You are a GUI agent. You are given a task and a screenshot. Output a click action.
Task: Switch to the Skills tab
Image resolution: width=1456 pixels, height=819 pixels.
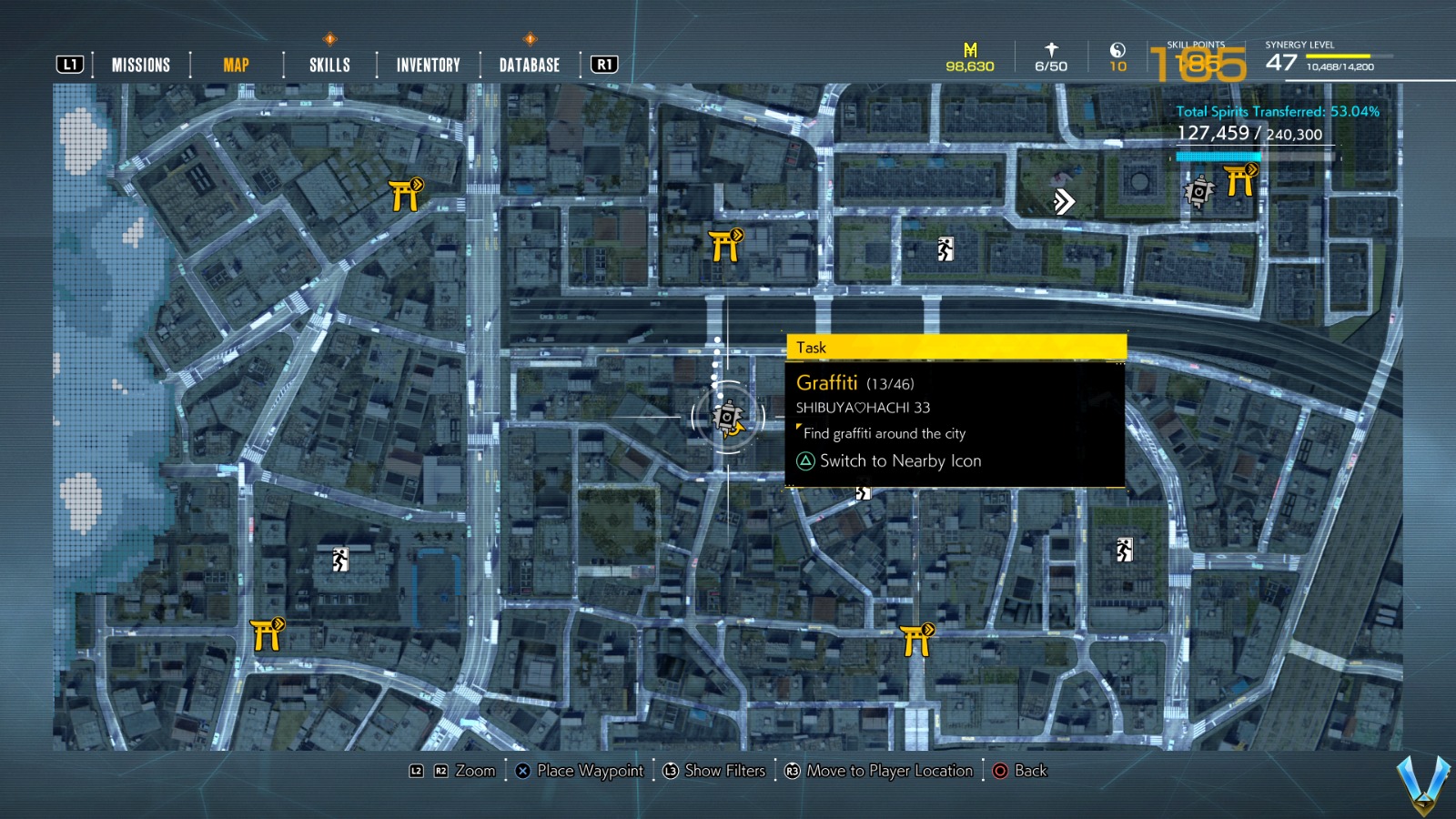[329, 64]
